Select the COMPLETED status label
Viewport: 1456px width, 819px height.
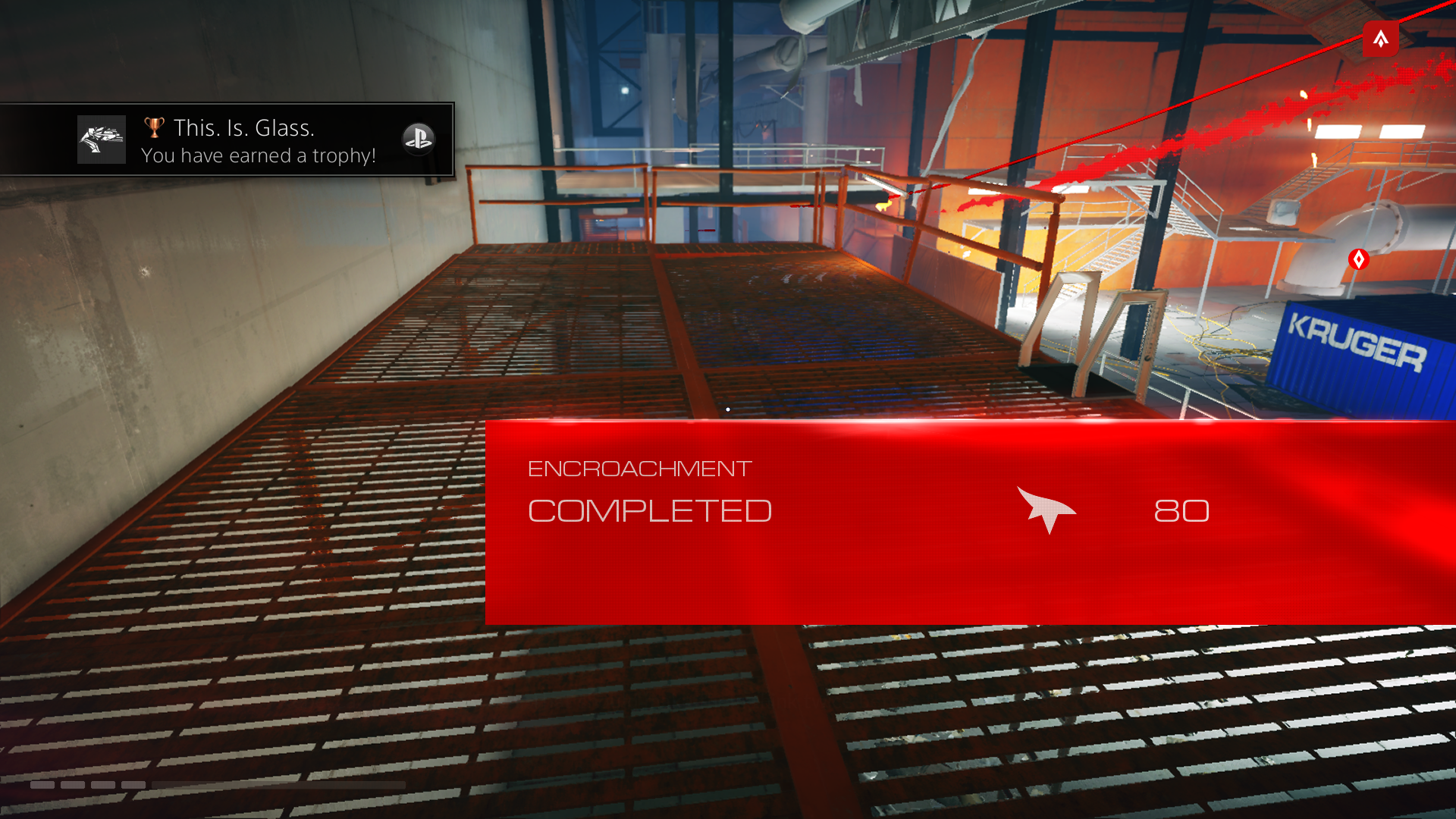click(x=650, y=510)
